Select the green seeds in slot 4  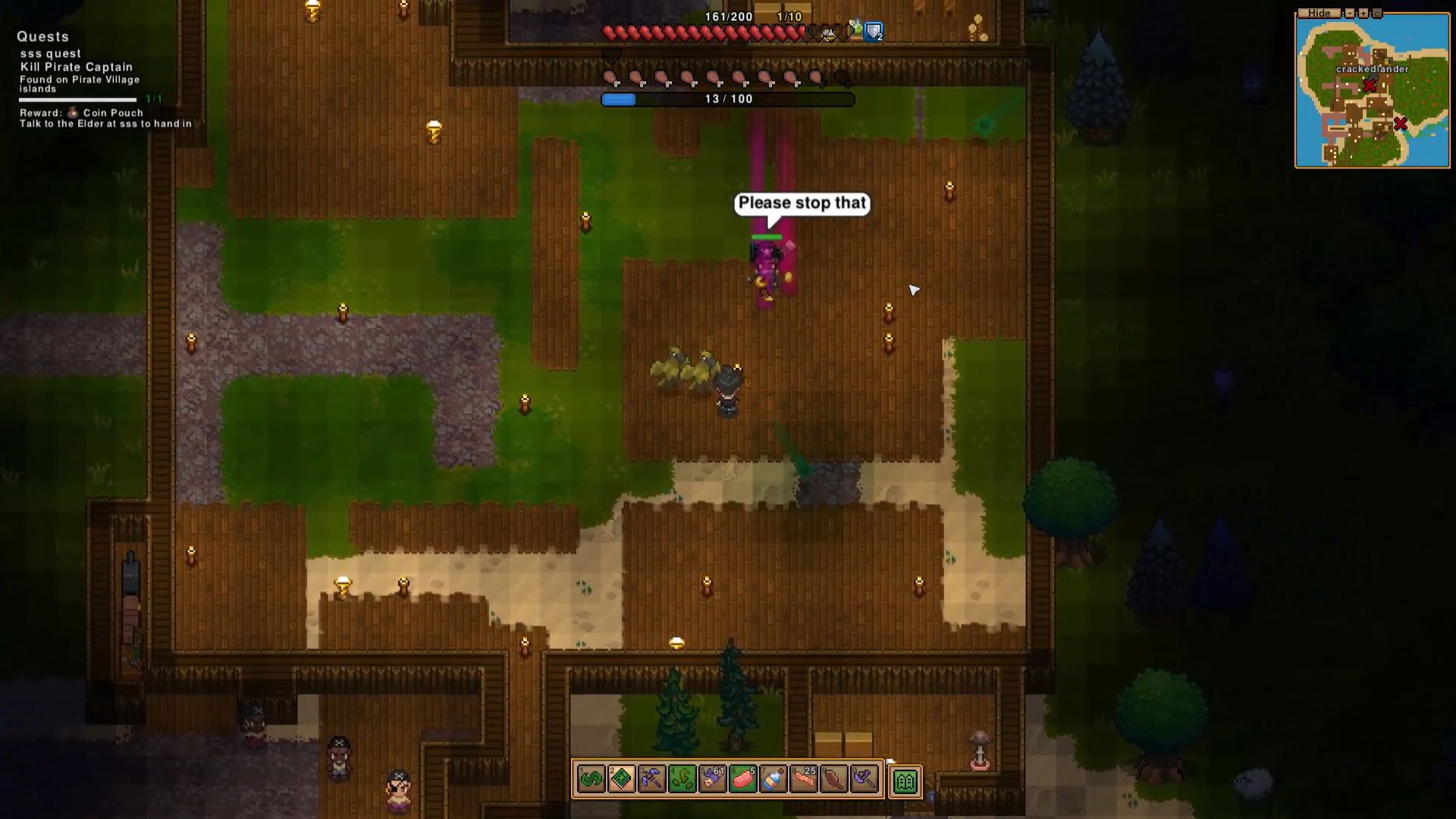(x=682, y=779)
